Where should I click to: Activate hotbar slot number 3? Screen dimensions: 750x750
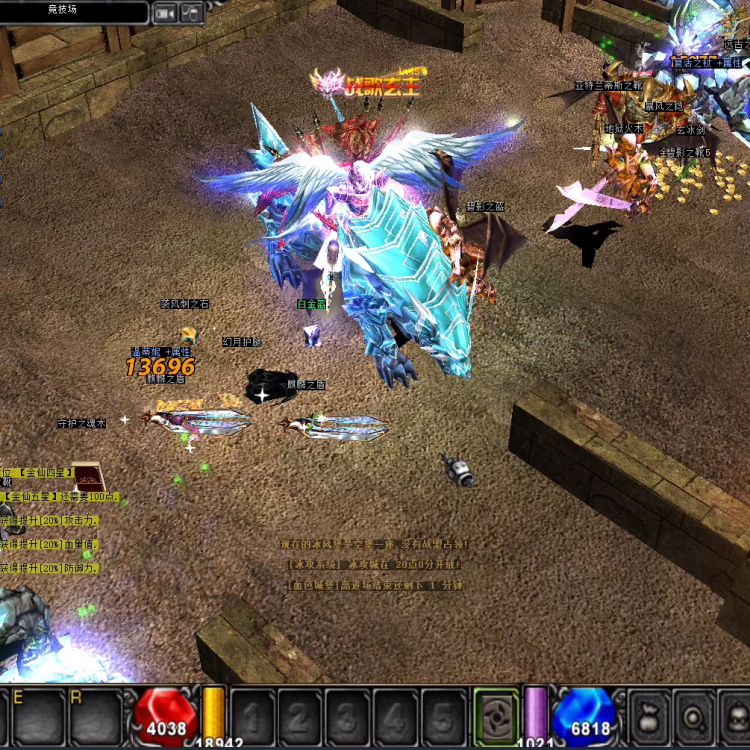tap(347, 716)
